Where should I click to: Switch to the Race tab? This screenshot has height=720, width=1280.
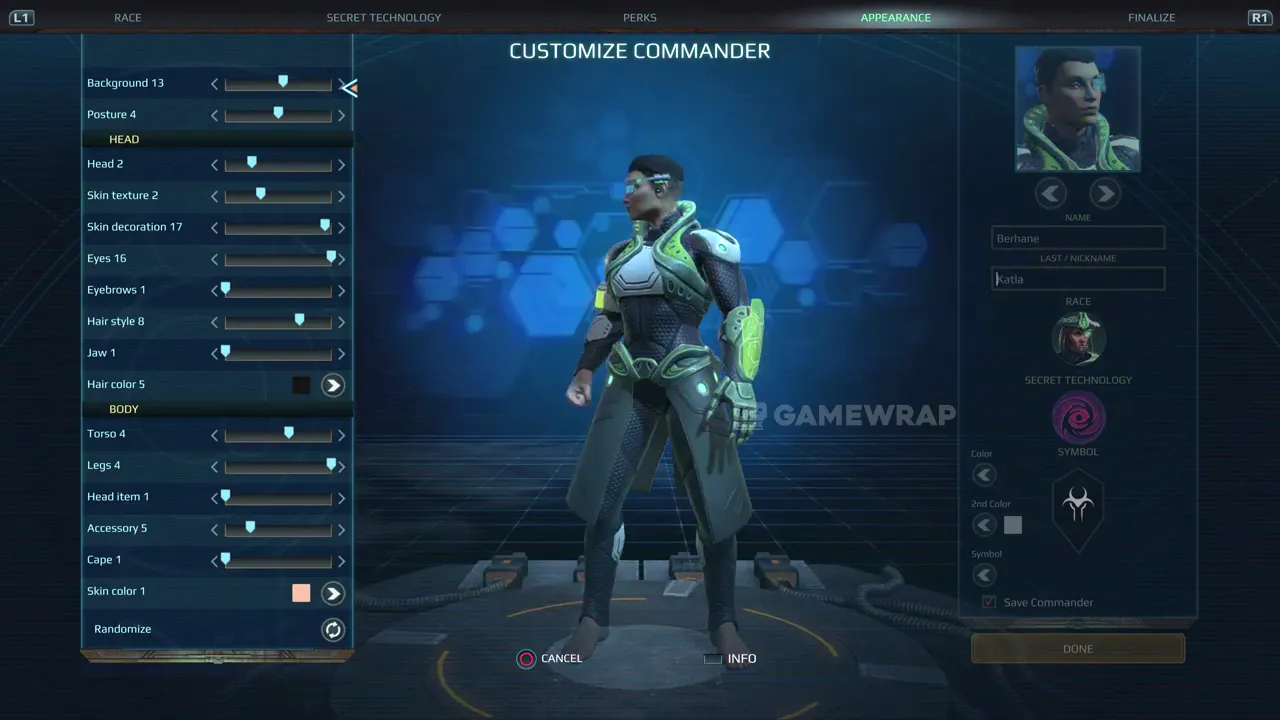[128, 17]
